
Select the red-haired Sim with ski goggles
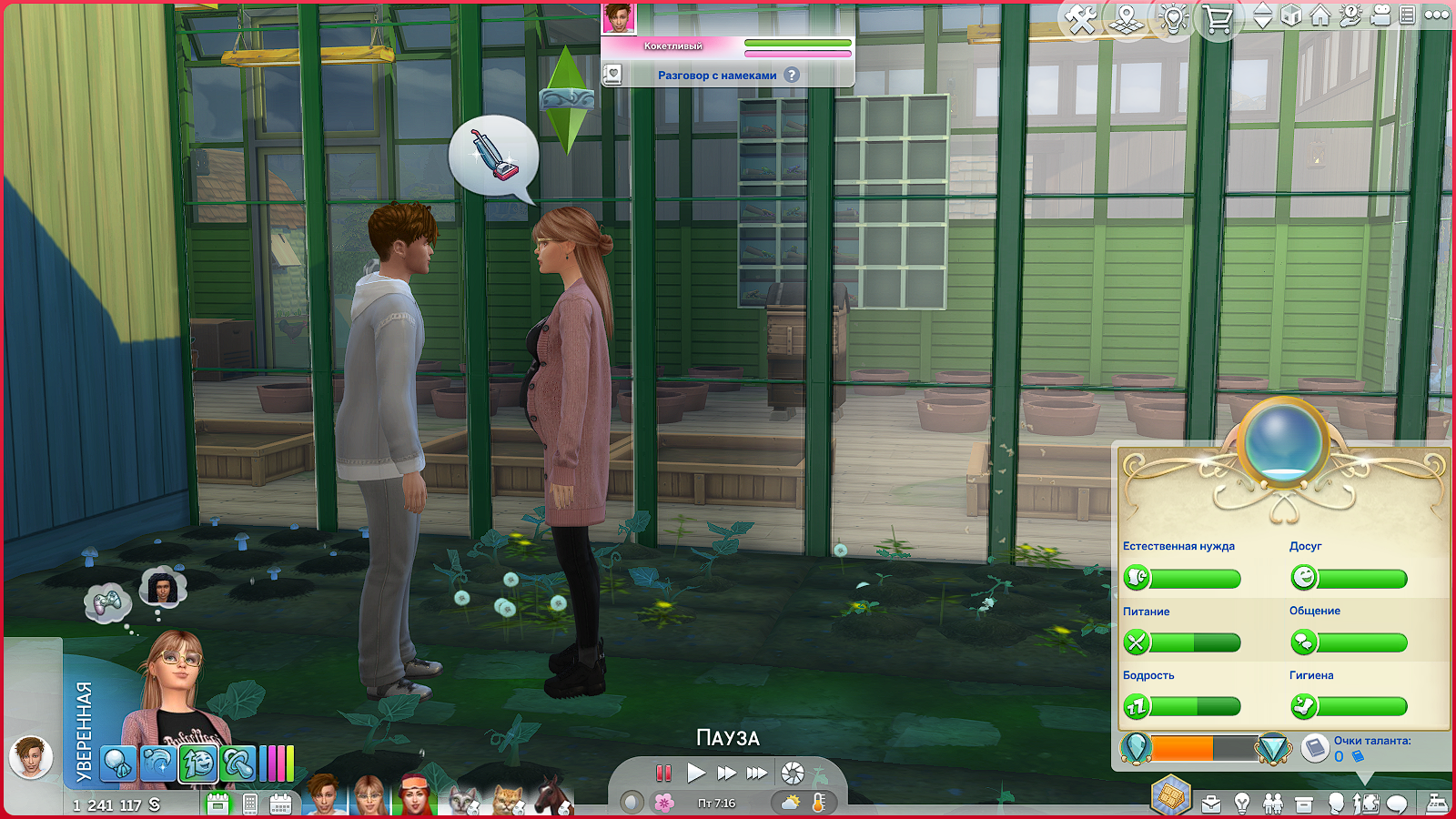pyautogui.click(x=414, y=795)
